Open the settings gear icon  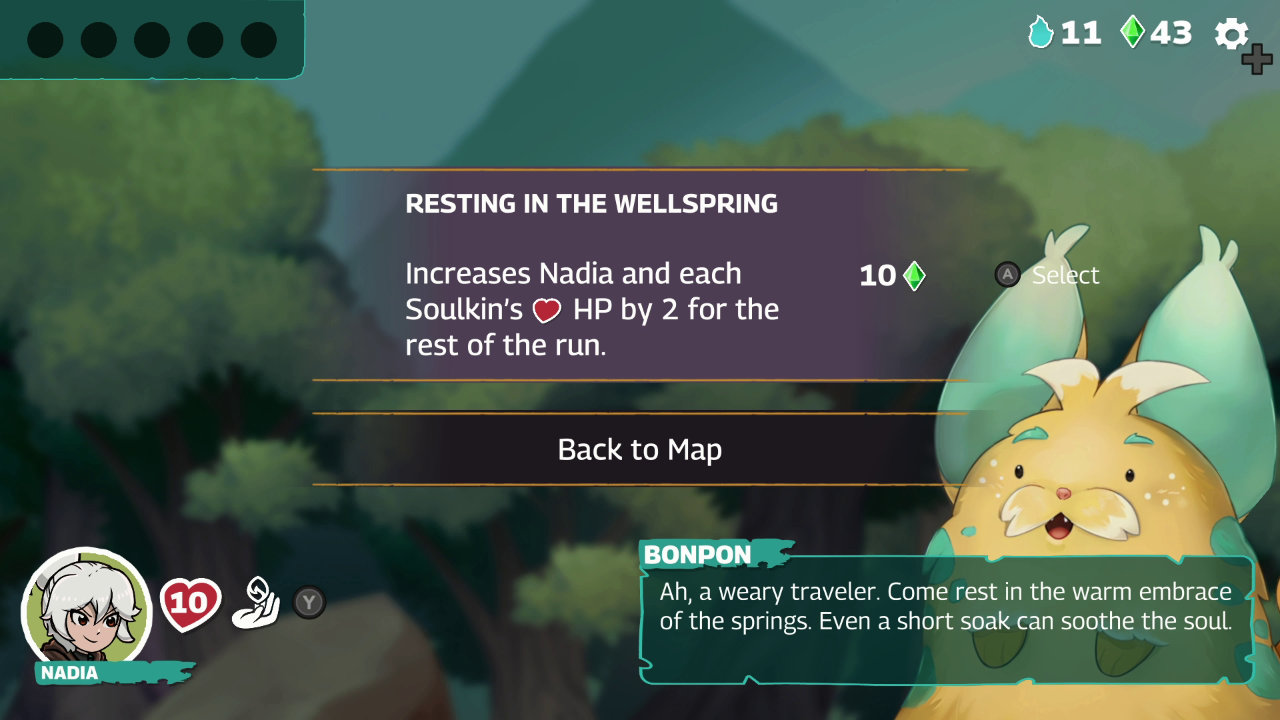(x=1231, y=33)
